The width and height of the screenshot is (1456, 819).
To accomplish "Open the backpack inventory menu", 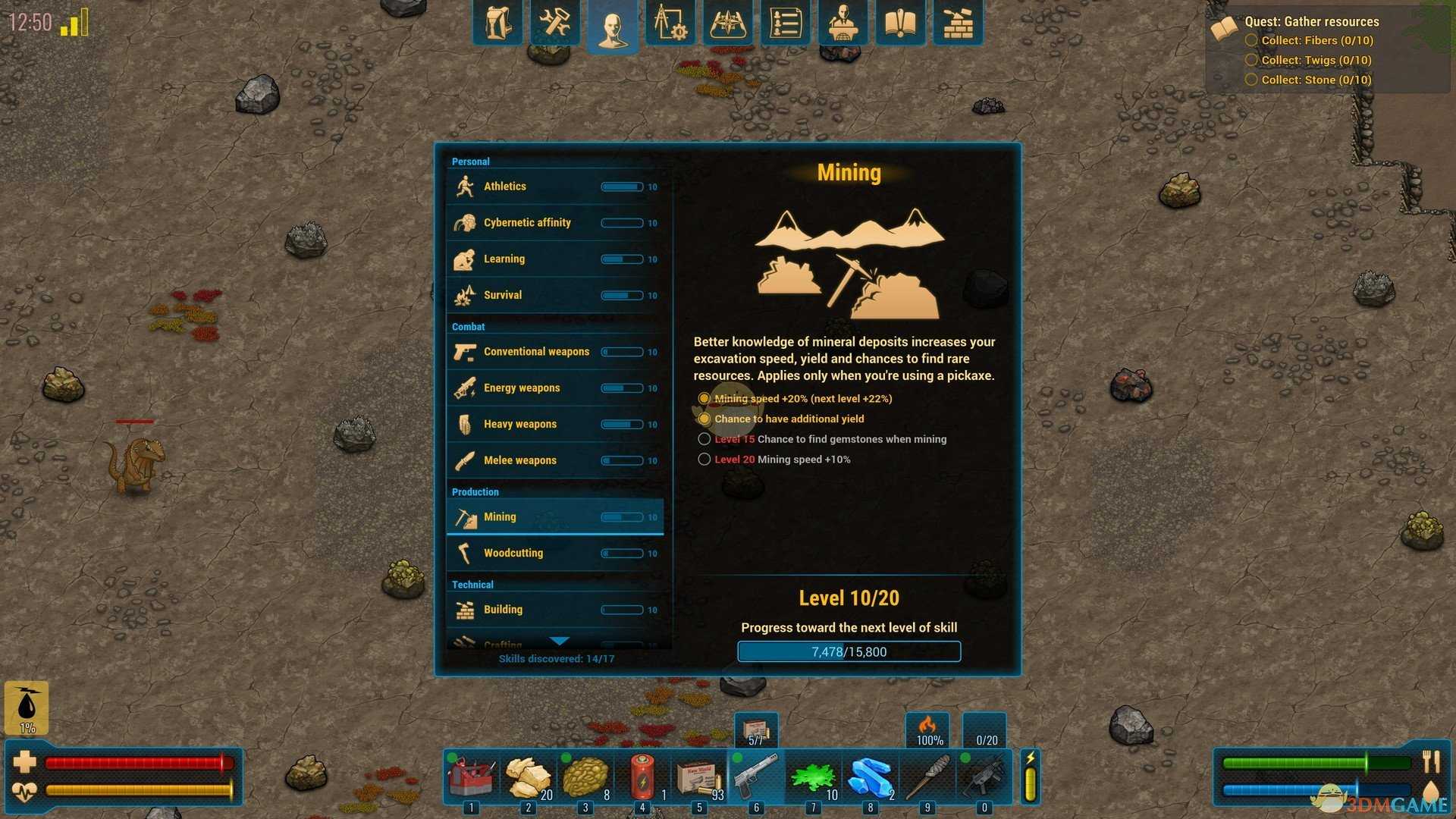I will click(x=497, y=24).
